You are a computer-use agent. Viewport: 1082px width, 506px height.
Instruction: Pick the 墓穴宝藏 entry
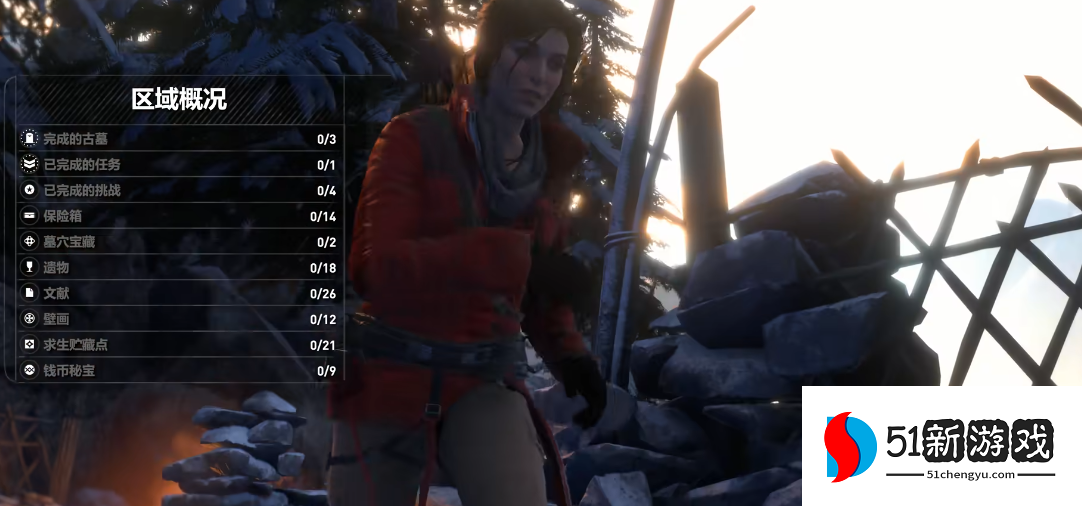pos(180,242)
